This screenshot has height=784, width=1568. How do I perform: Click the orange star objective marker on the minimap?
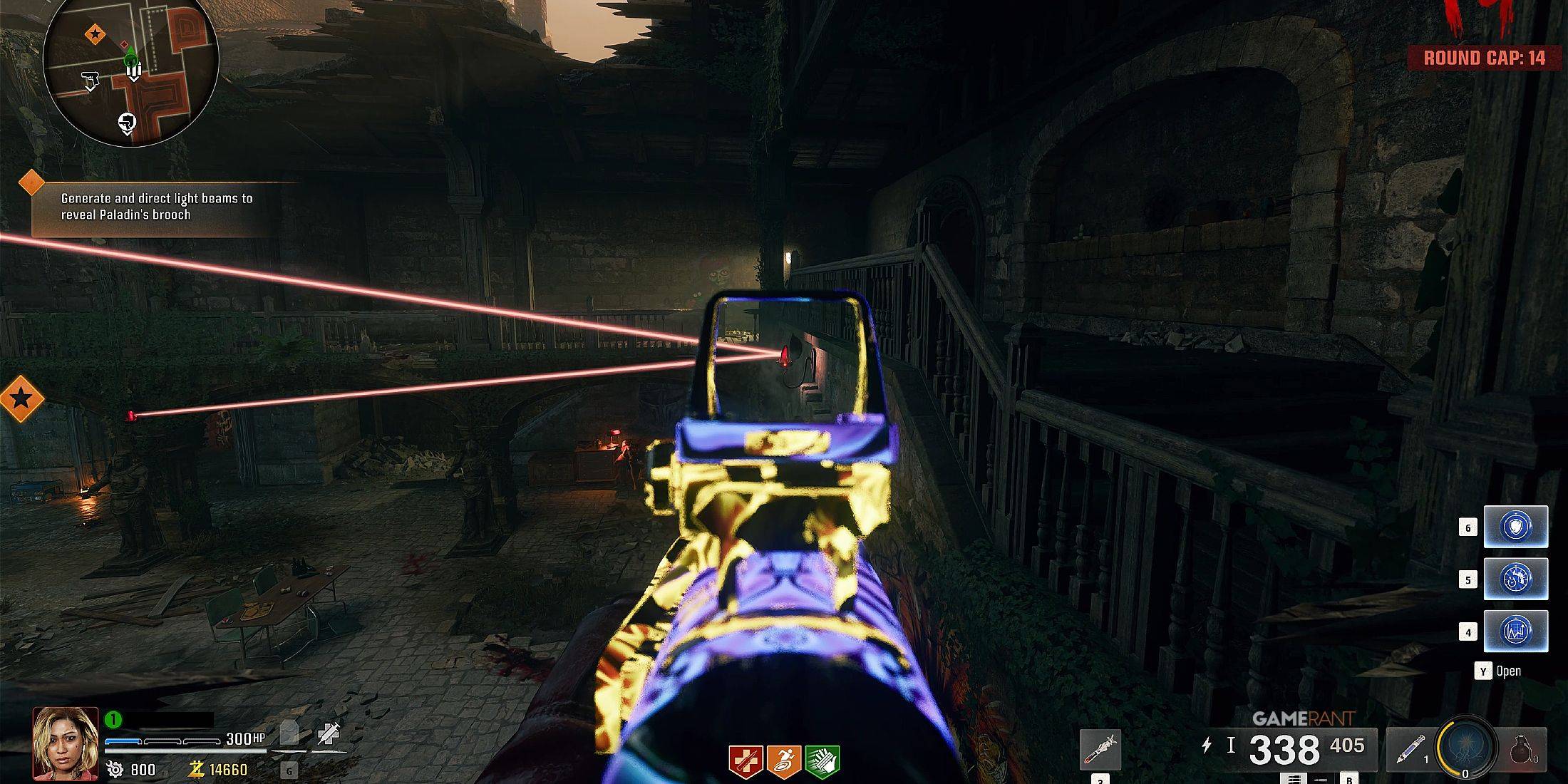tap(95, 33)
